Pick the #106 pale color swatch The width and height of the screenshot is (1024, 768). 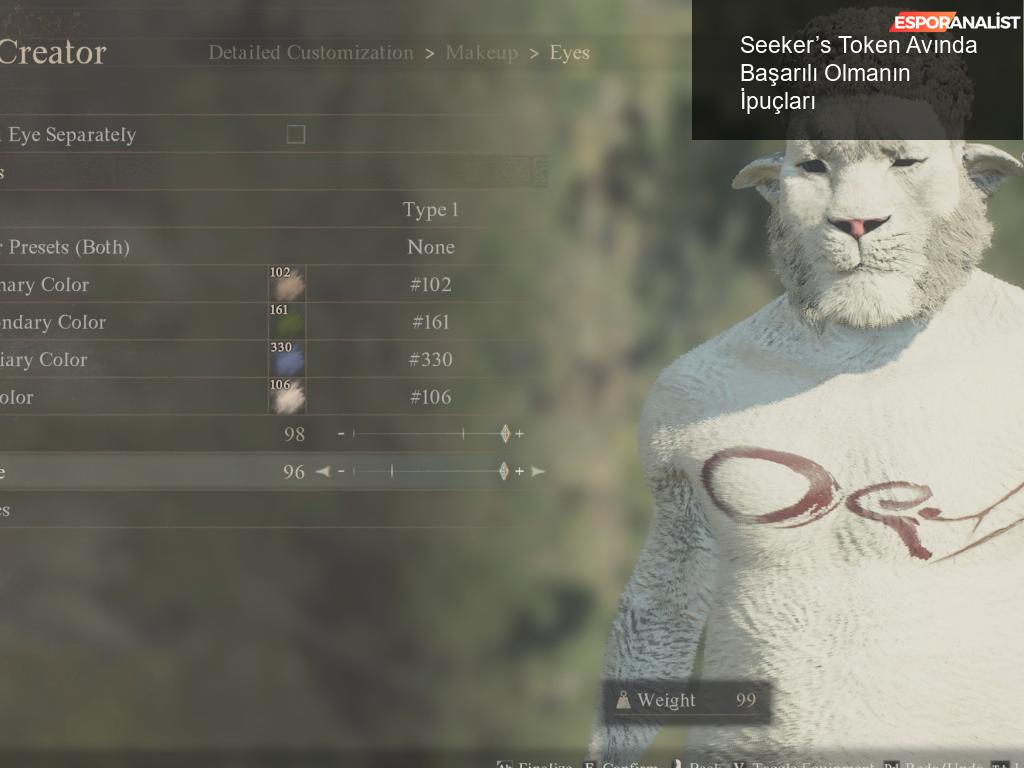pos(287,397)
